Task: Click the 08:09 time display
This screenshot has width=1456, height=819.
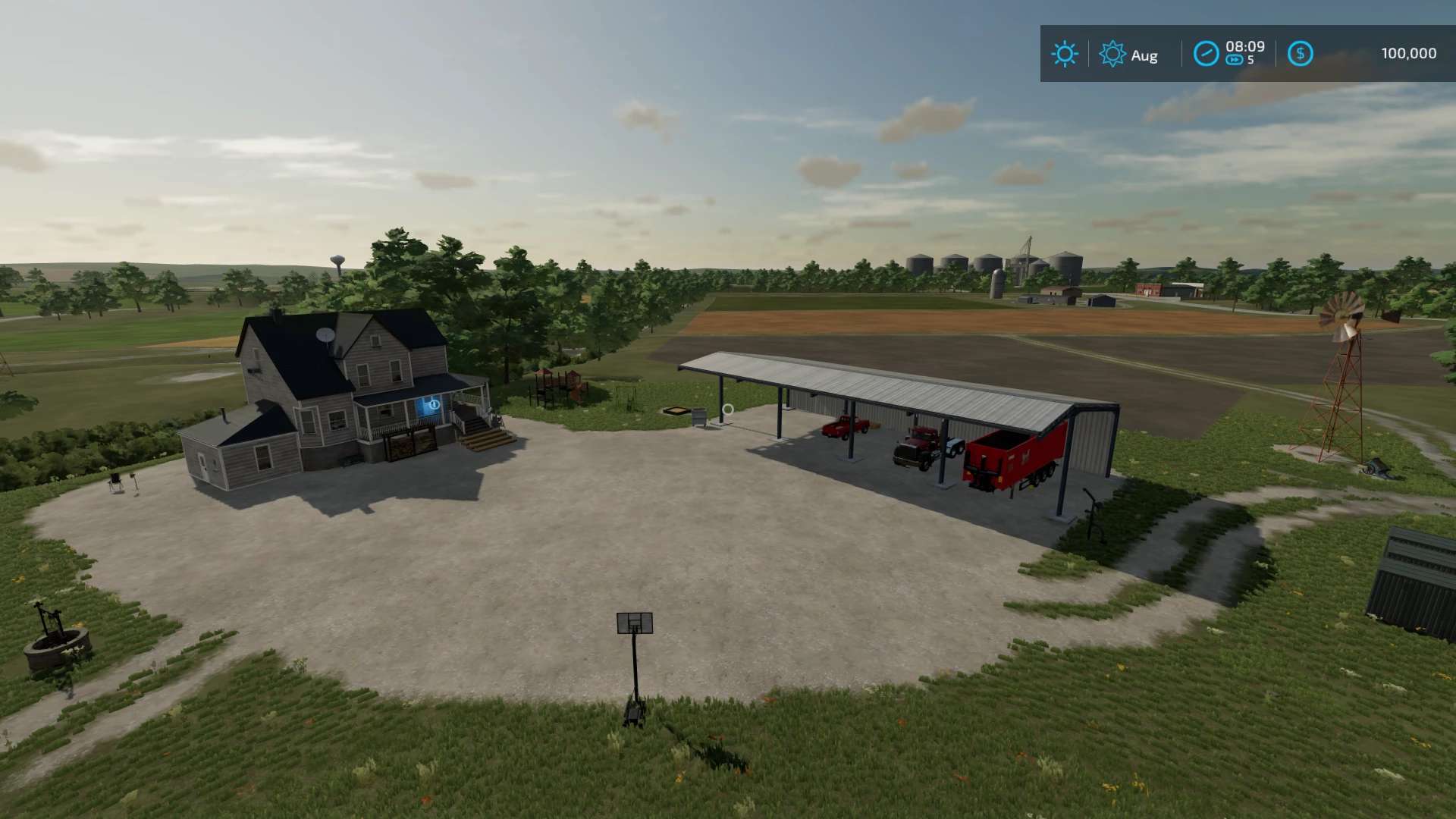Action: click(x=1246, y=46)
